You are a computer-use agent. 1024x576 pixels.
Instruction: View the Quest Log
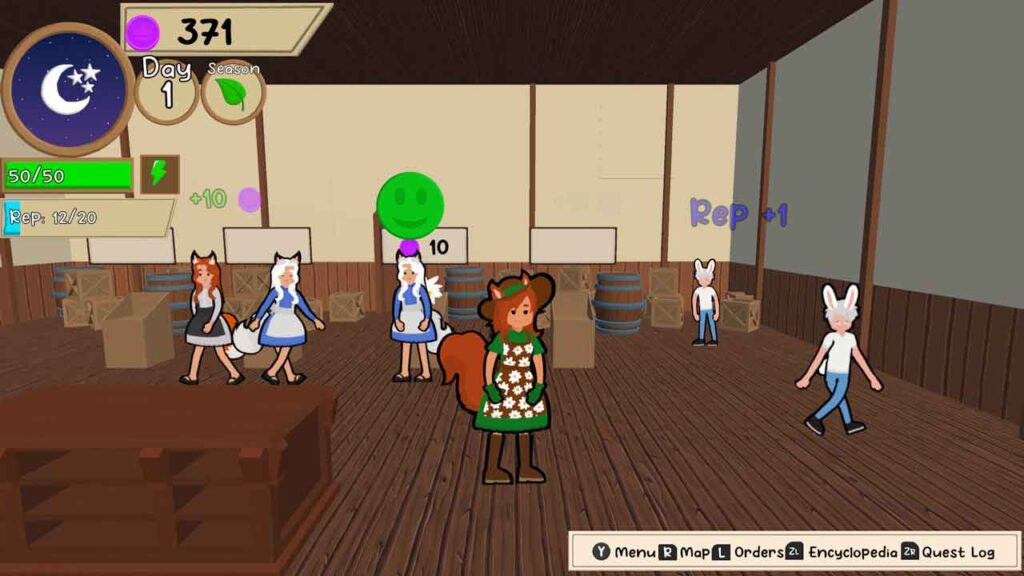[x=948, y=552]
